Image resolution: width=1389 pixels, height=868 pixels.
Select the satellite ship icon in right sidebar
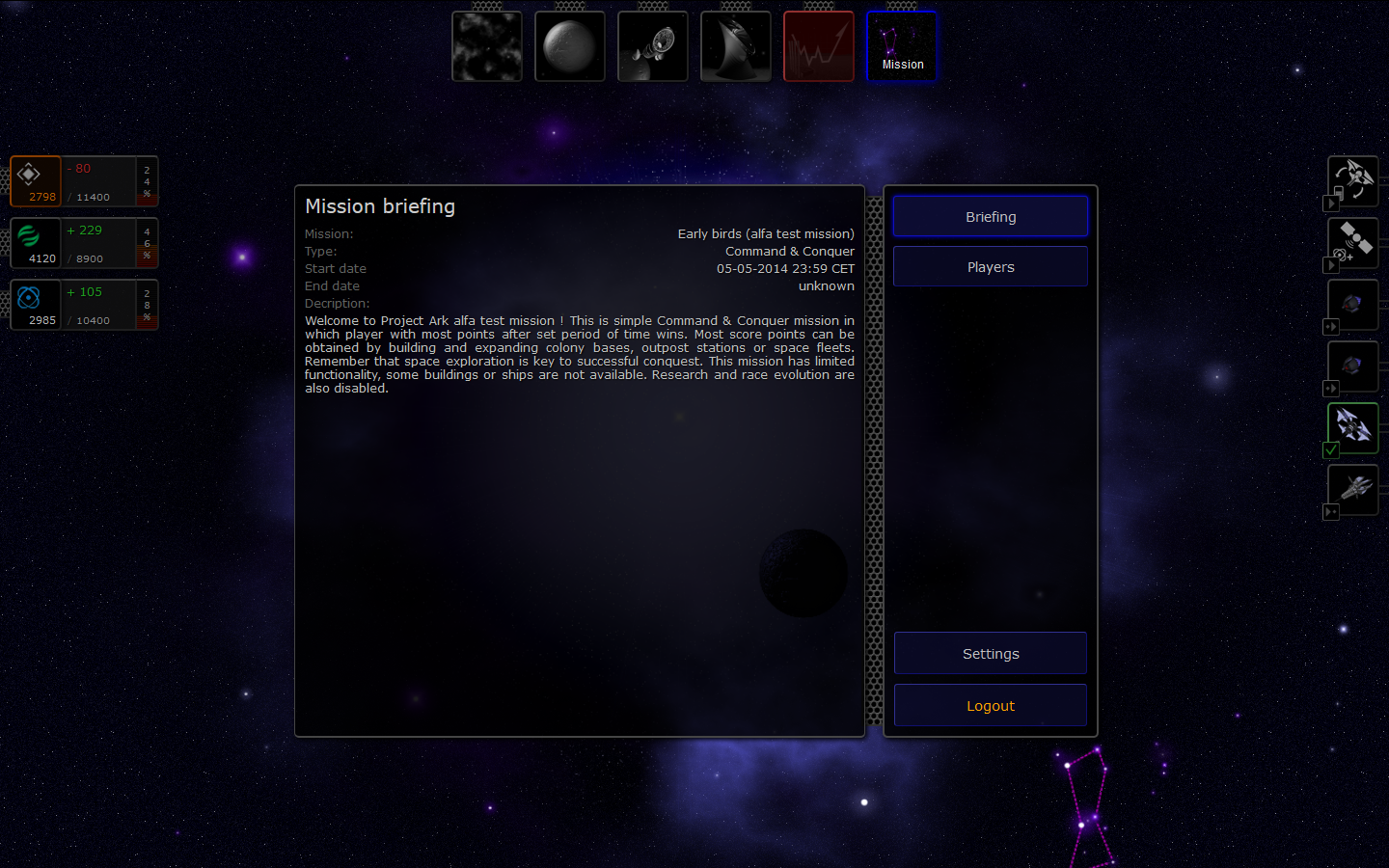coord(1352,242)
